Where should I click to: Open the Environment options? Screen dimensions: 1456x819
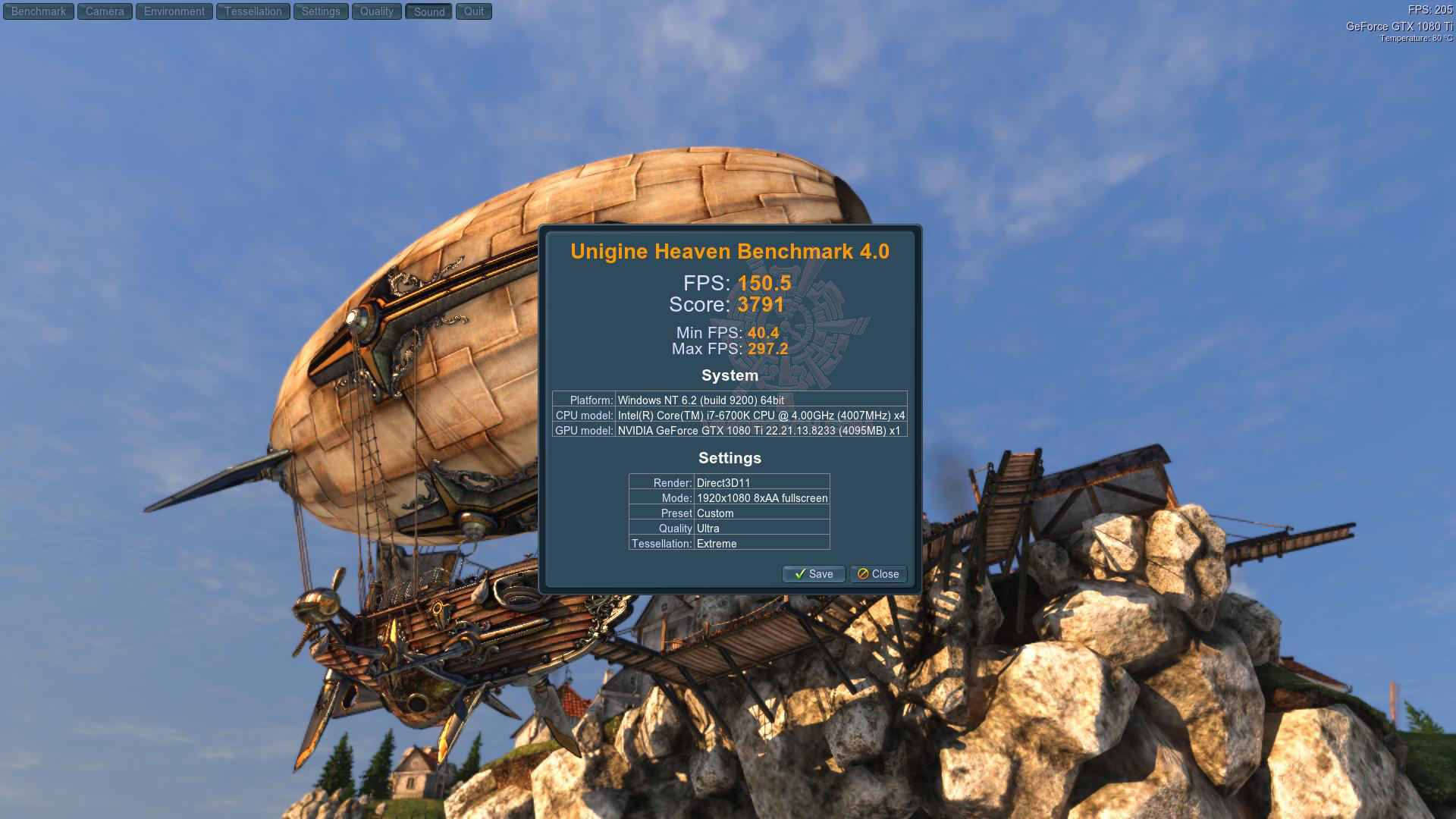pyautogui.click(x=174, y=11)
